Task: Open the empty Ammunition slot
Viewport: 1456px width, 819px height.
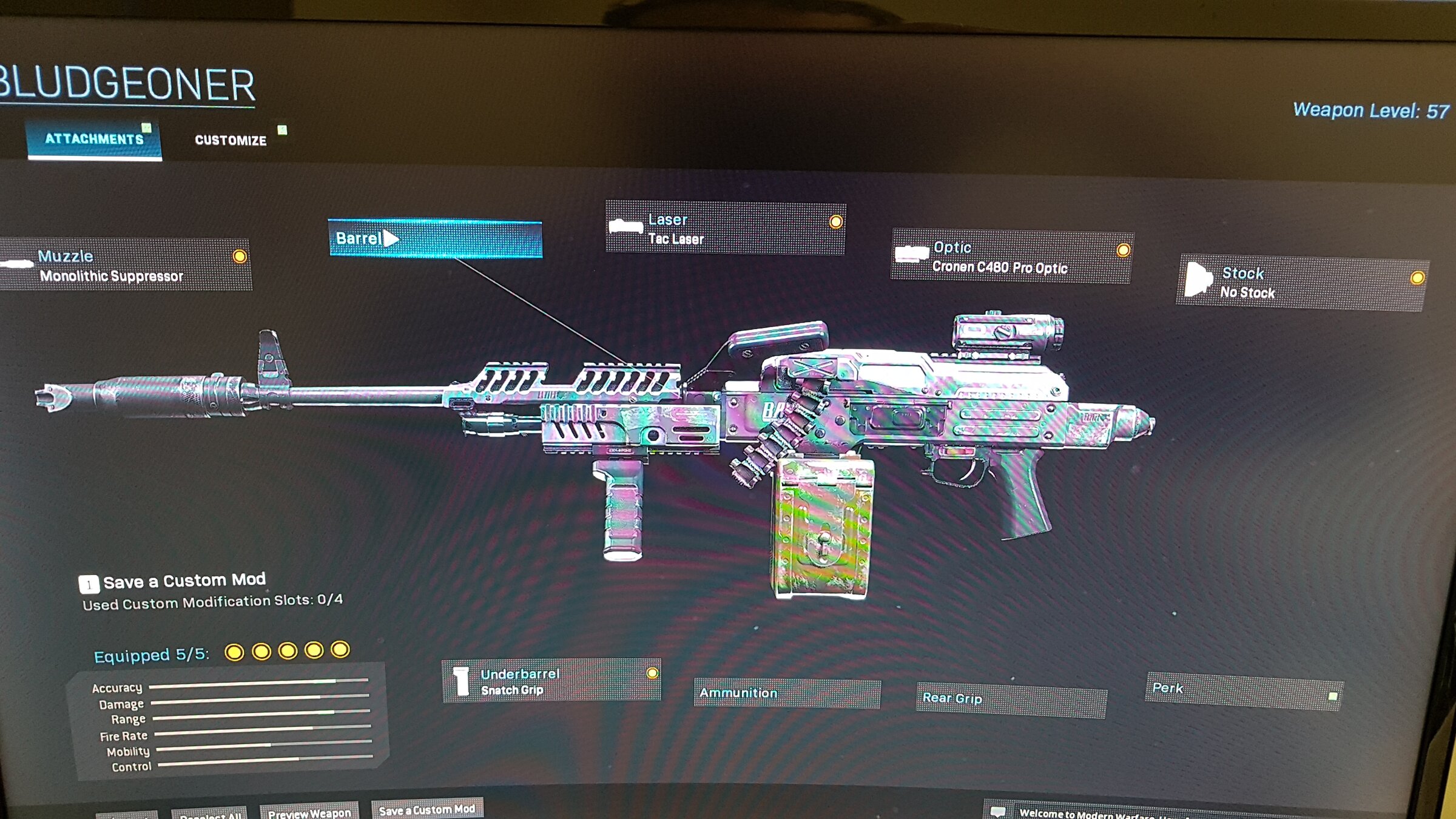Action: (786, 693)
